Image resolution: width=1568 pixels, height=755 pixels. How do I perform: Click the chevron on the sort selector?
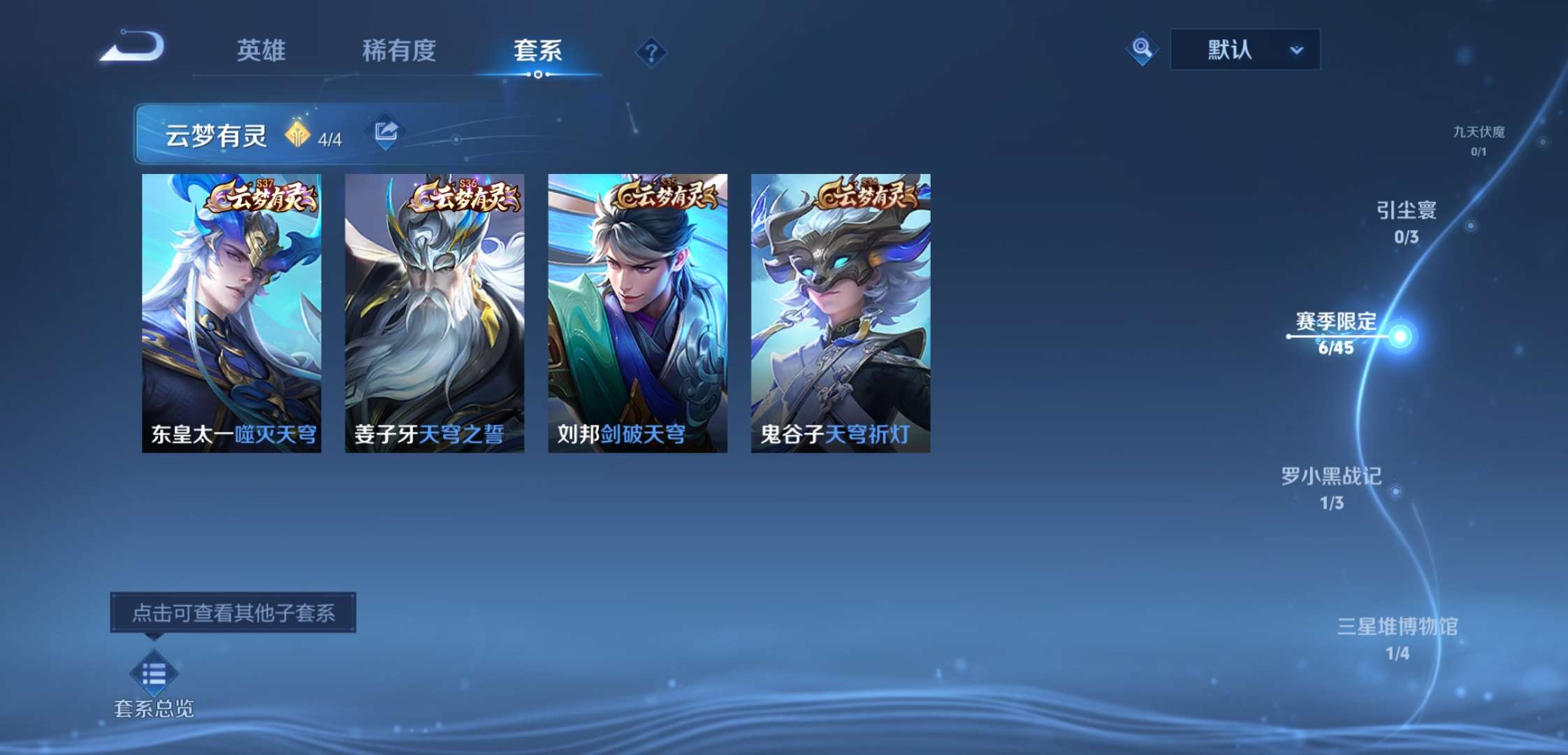click(1297, 50)
